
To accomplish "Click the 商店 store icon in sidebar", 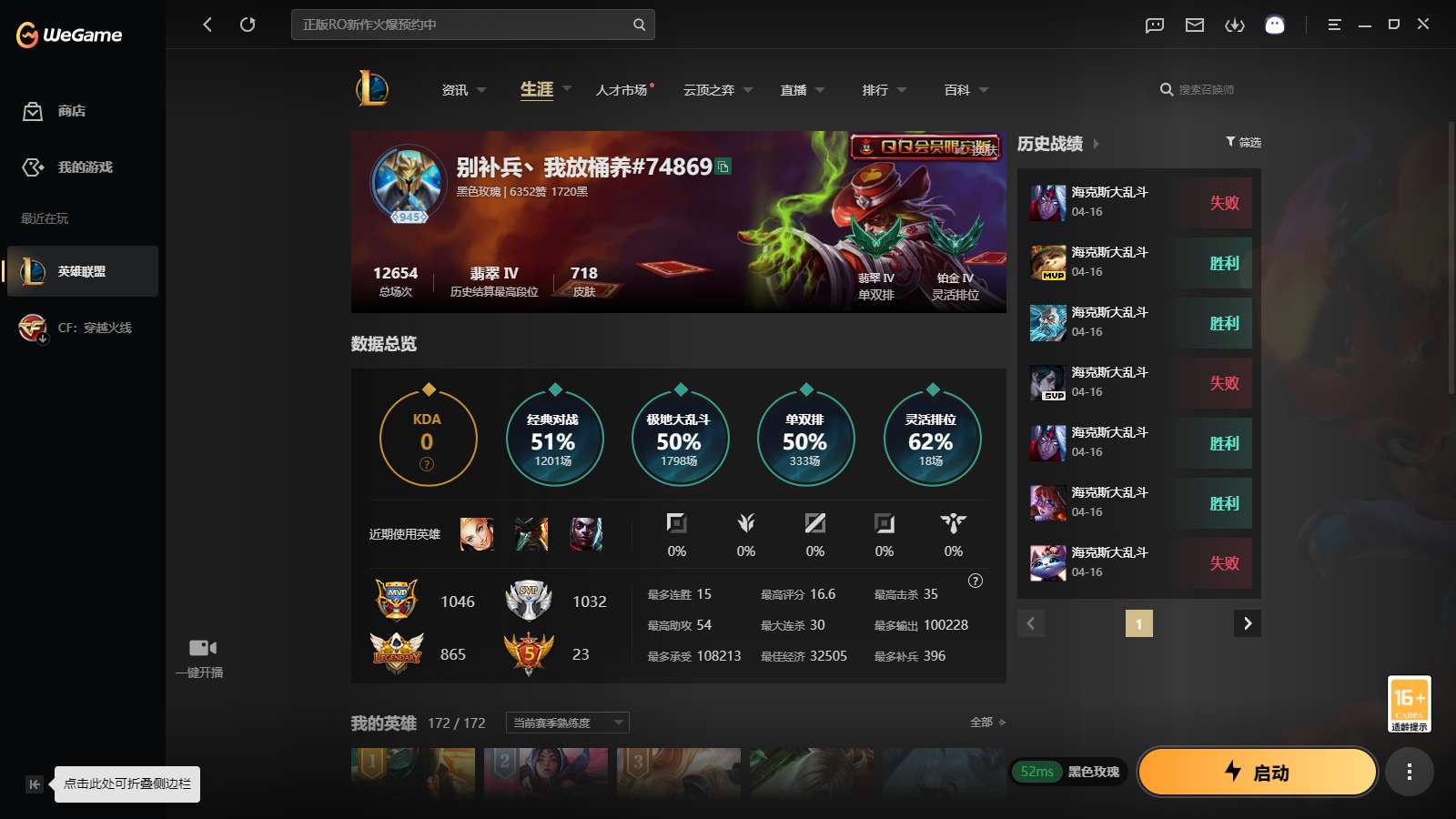I will click(x=33, y=111).
